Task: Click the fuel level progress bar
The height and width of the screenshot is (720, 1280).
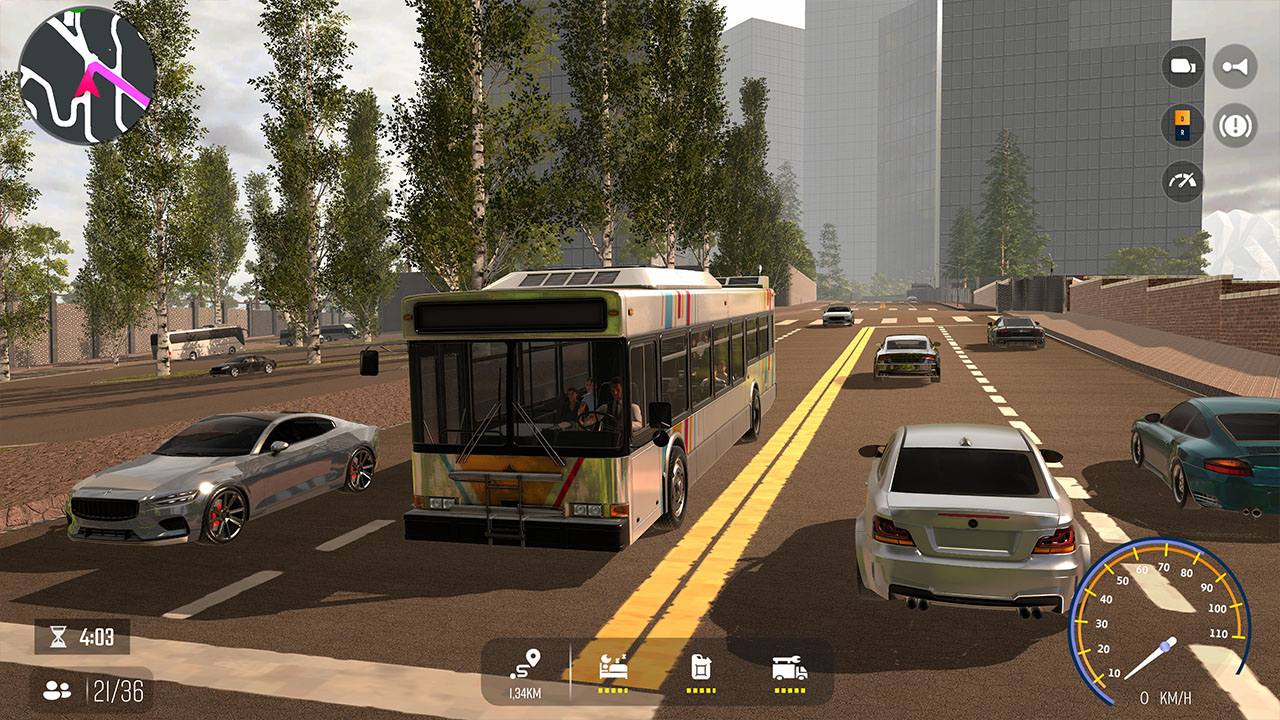Action: (699, 689)
